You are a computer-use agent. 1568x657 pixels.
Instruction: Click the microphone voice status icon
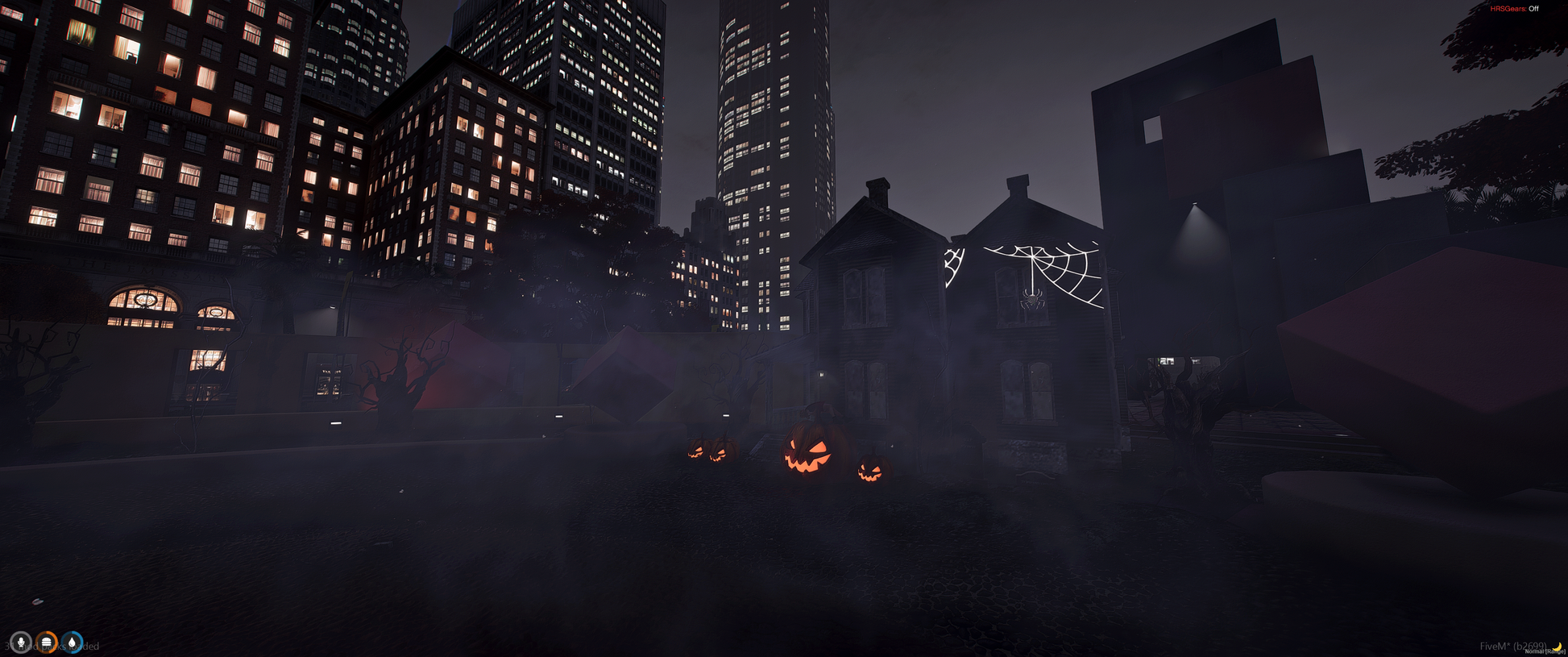click(x=21, y=642)
